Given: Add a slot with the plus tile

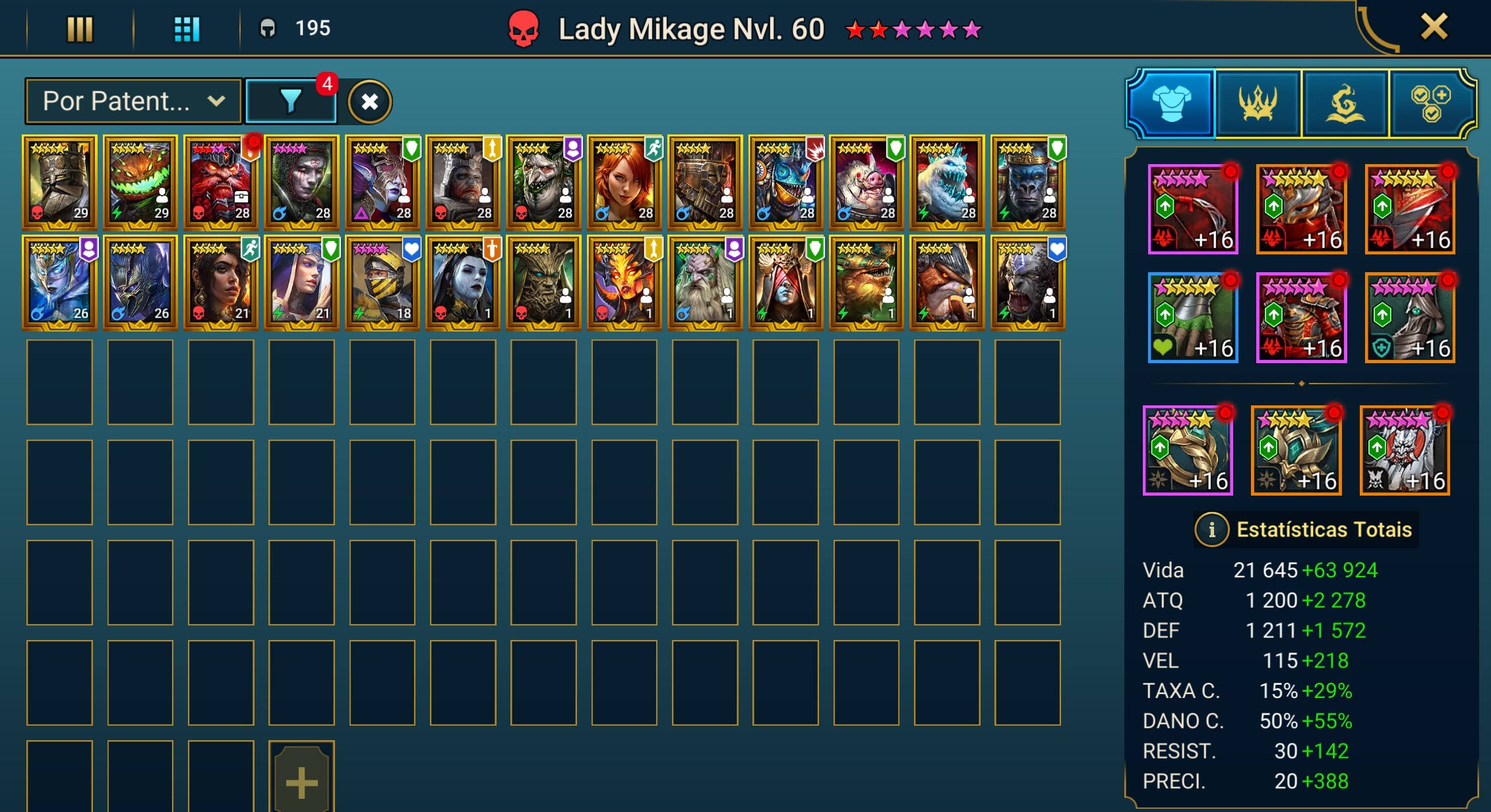Looking at the screenshot, I should (301, 779).
